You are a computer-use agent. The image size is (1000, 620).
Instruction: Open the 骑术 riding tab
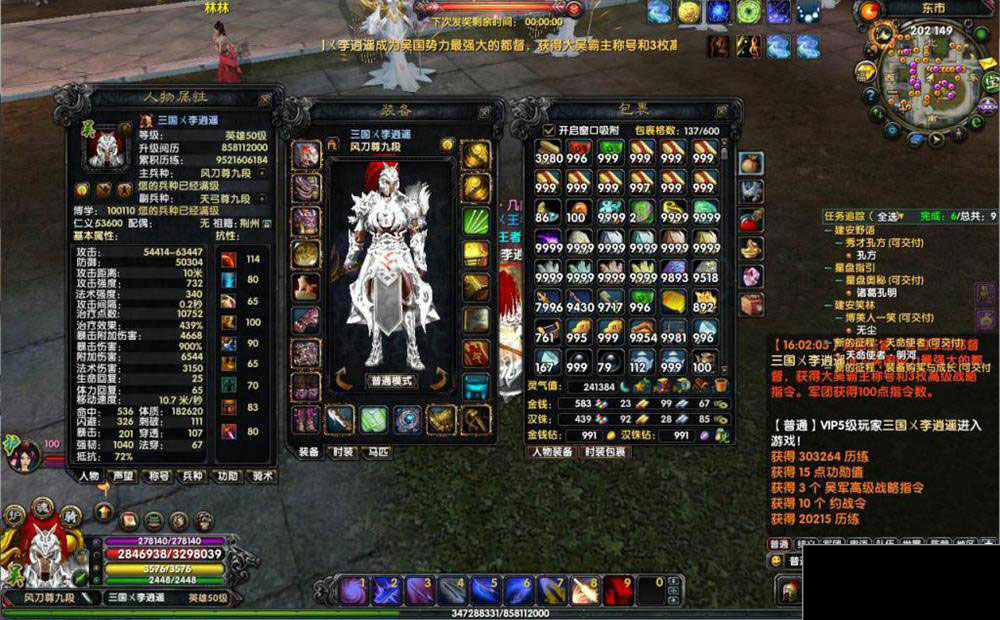tap(261, 476)
